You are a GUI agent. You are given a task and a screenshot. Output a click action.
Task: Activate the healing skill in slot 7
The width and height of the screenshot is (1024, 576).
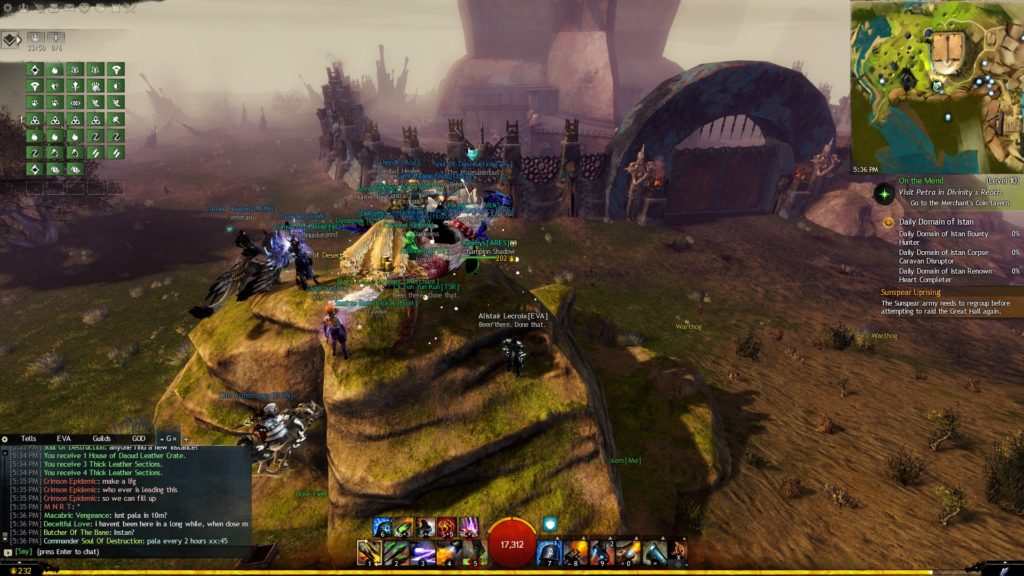(x=550, y=550)
